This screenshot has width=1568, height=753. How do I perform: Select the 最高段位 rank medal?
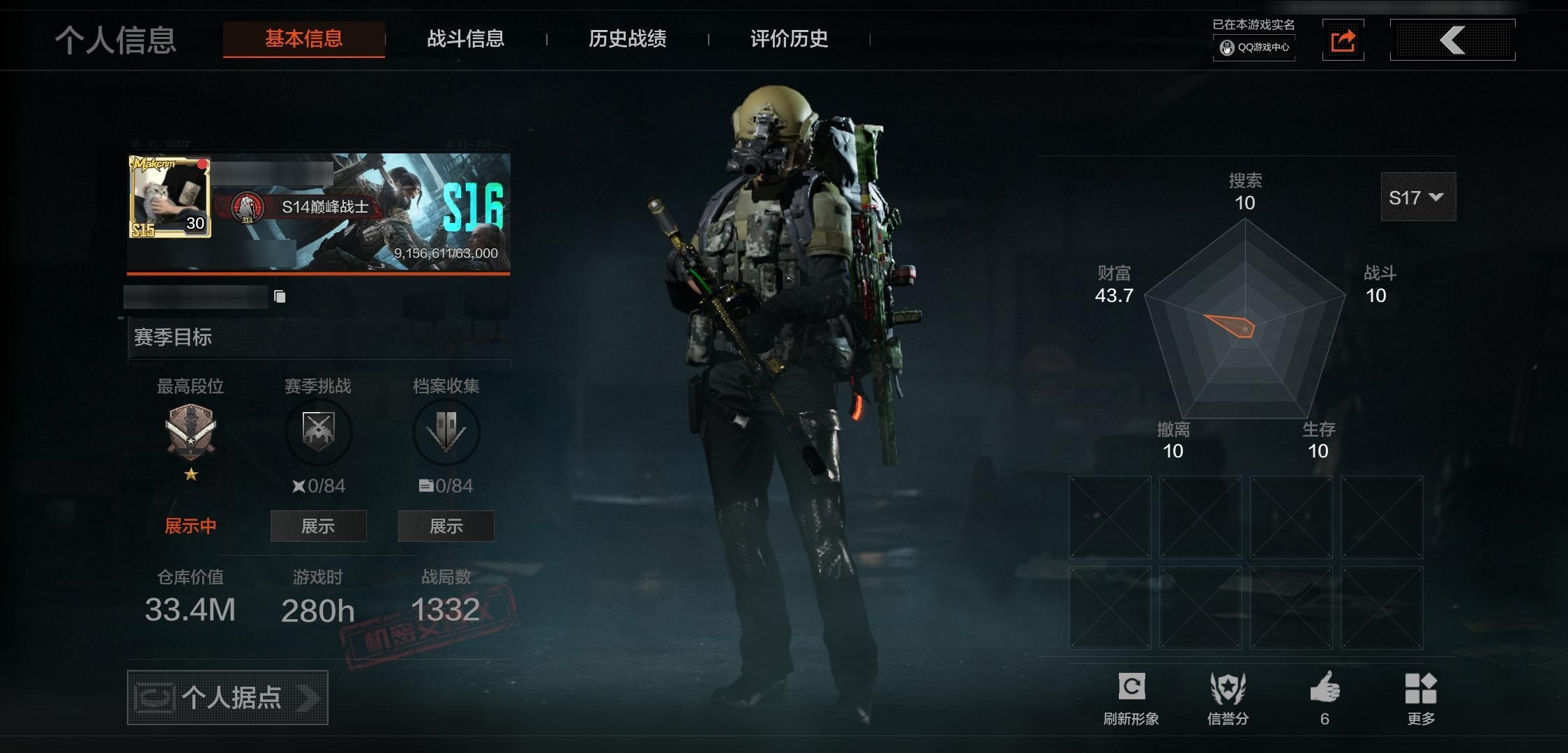click(x=190, y=432)
